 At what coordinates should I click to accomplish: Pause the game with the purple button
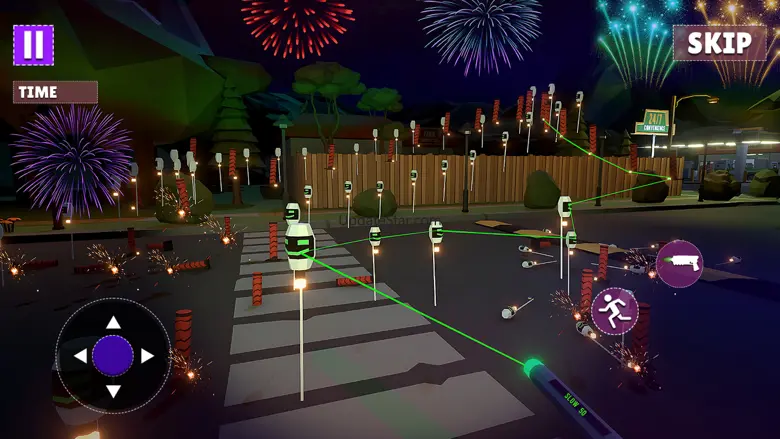[33, 45]
